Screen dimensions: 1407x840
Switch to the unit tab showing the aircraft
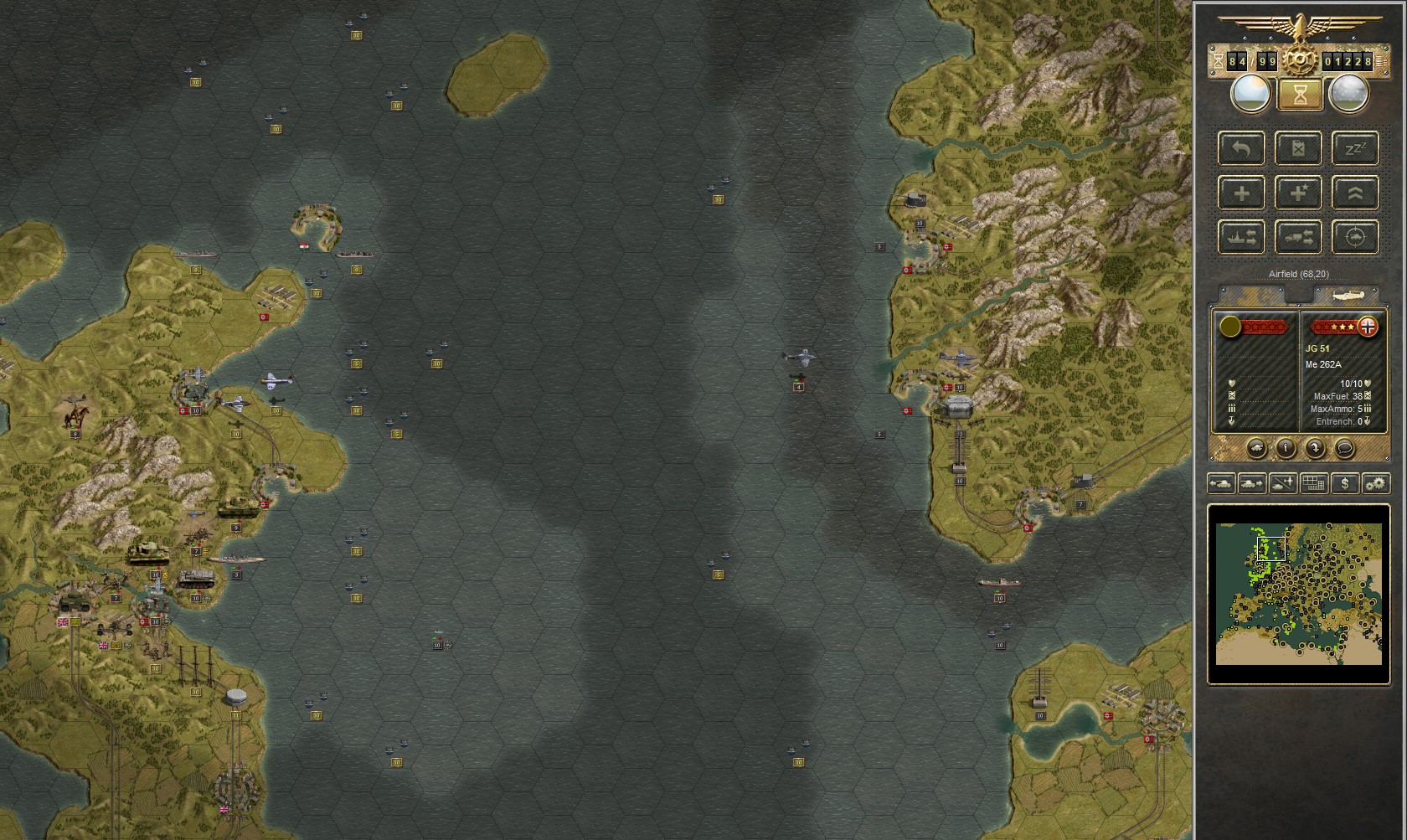tap(1344, 295)
